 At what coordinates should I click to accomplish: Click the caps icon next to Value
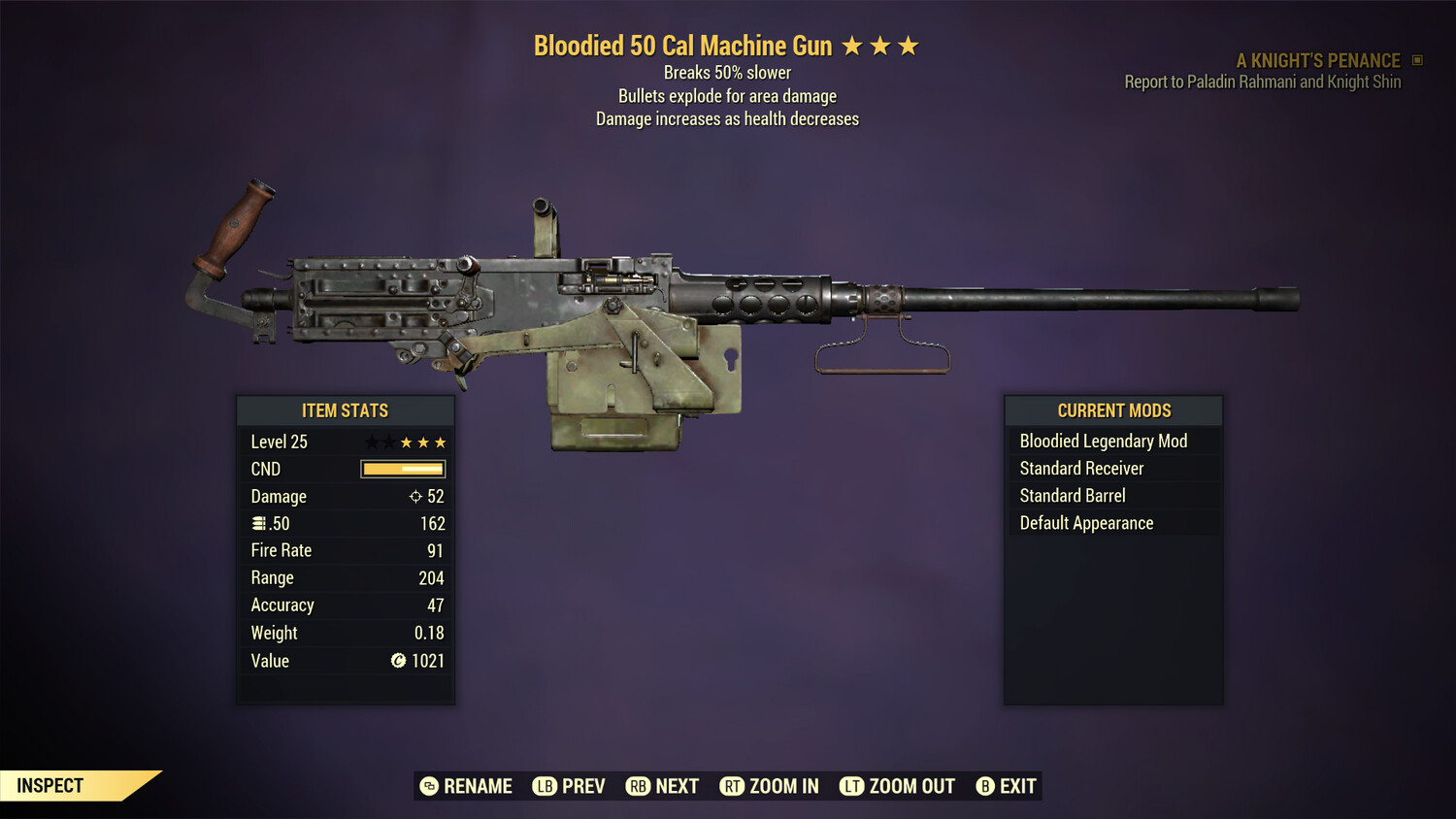(x=399, y=661)
